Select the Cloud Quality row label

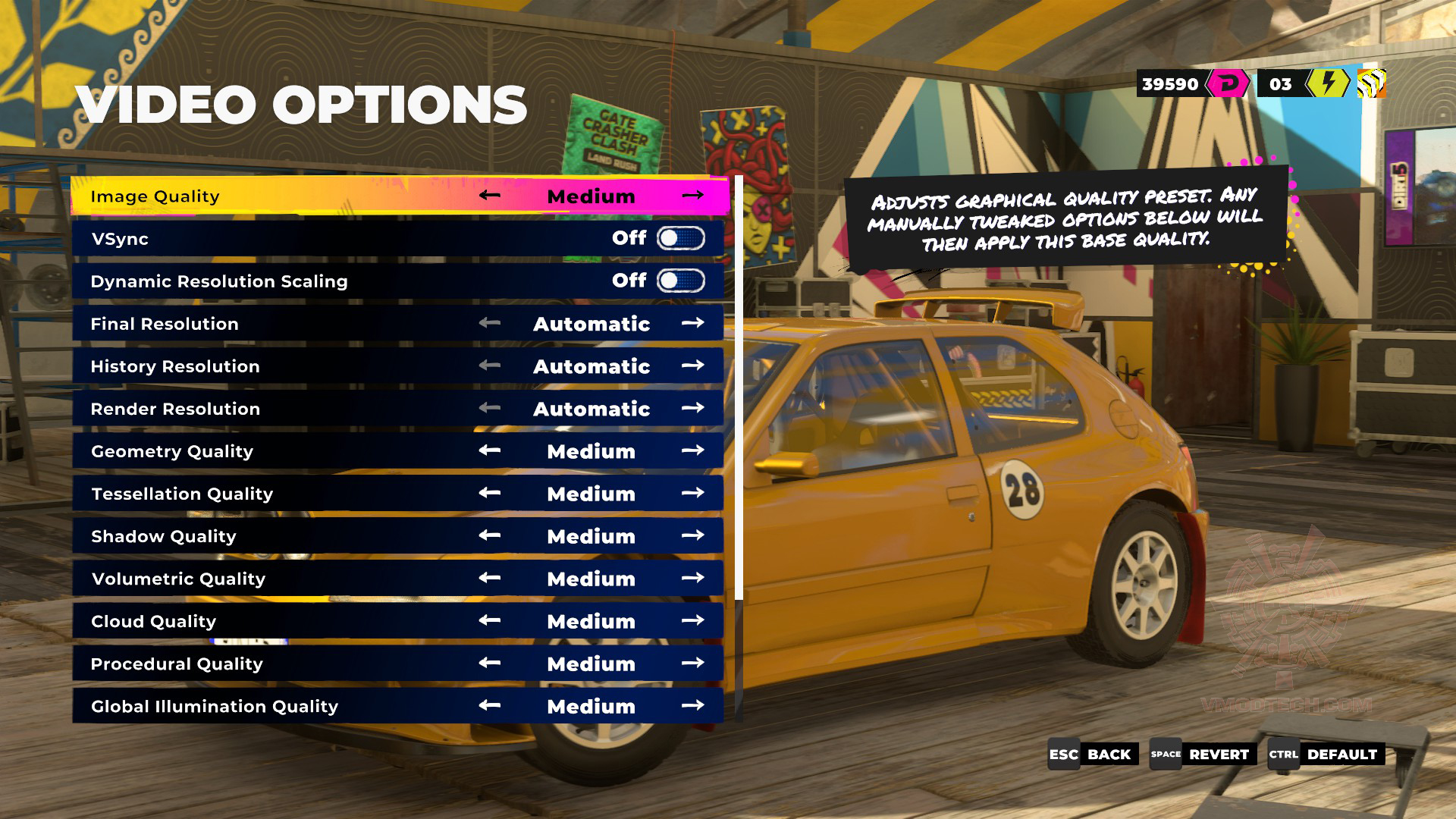154,621
